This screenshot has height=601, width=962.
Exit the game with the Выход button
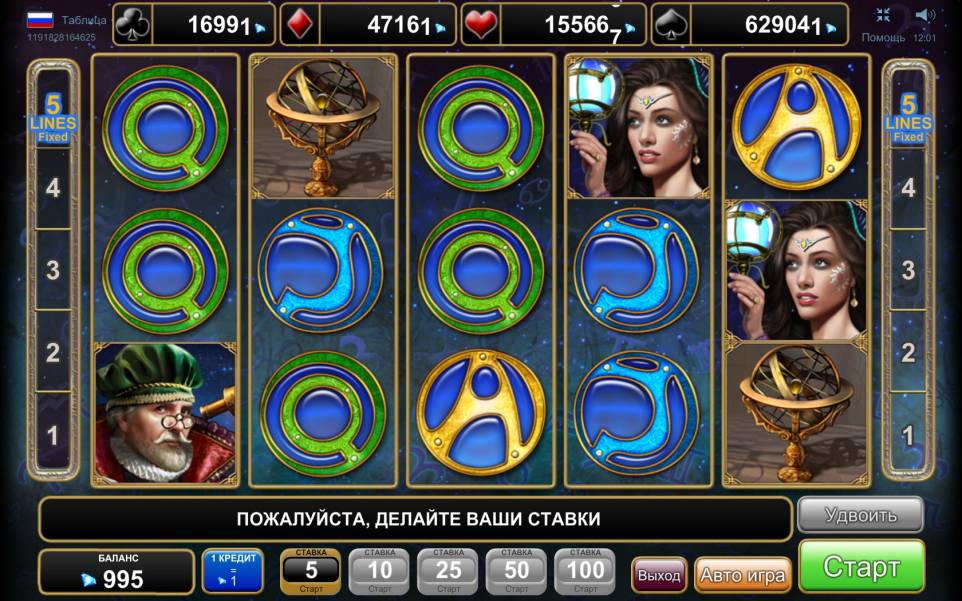pyautogui.click(x=659, y=575)
